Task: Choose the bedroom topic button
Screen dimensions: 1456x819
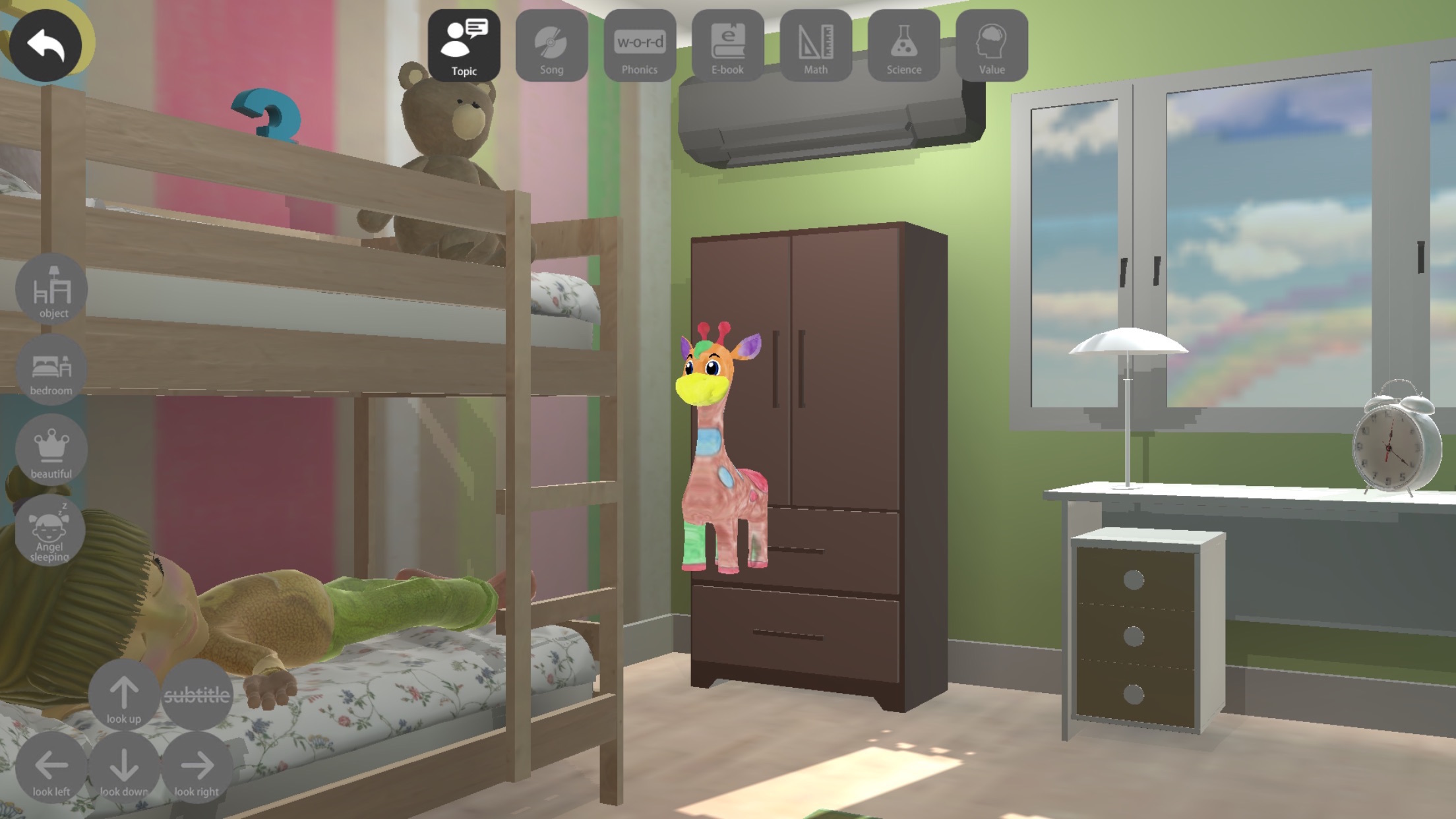Action: coord(51,370)
